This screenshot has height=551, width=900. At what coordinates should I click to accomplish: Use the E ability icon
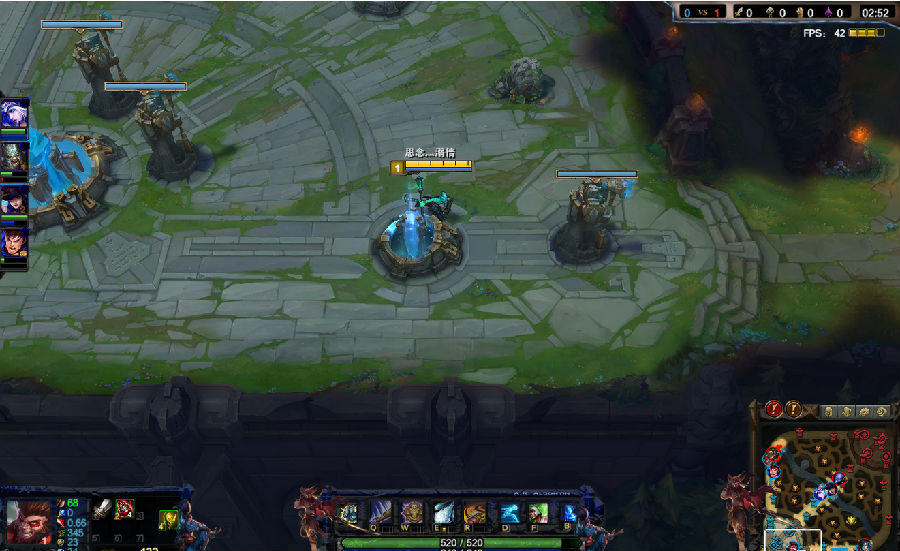443,514
